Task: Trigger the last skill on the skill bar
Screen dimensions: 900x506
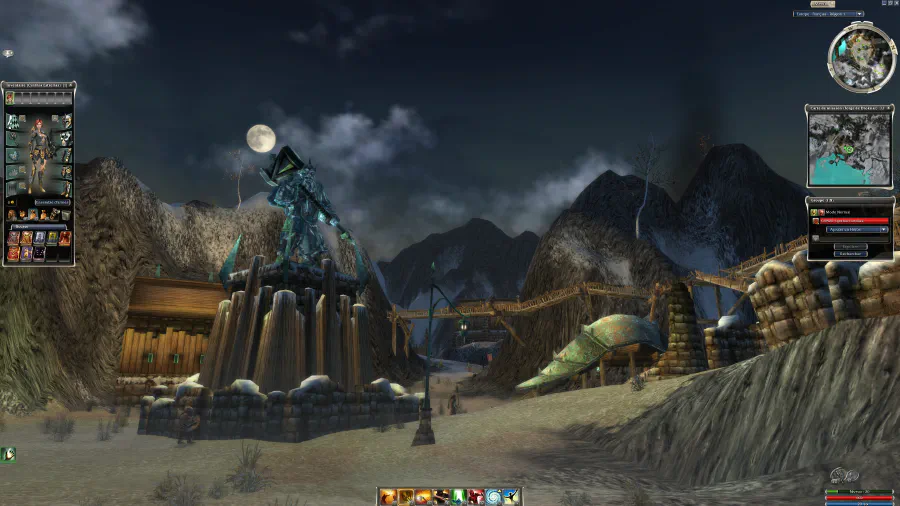Action: [510, 495]
